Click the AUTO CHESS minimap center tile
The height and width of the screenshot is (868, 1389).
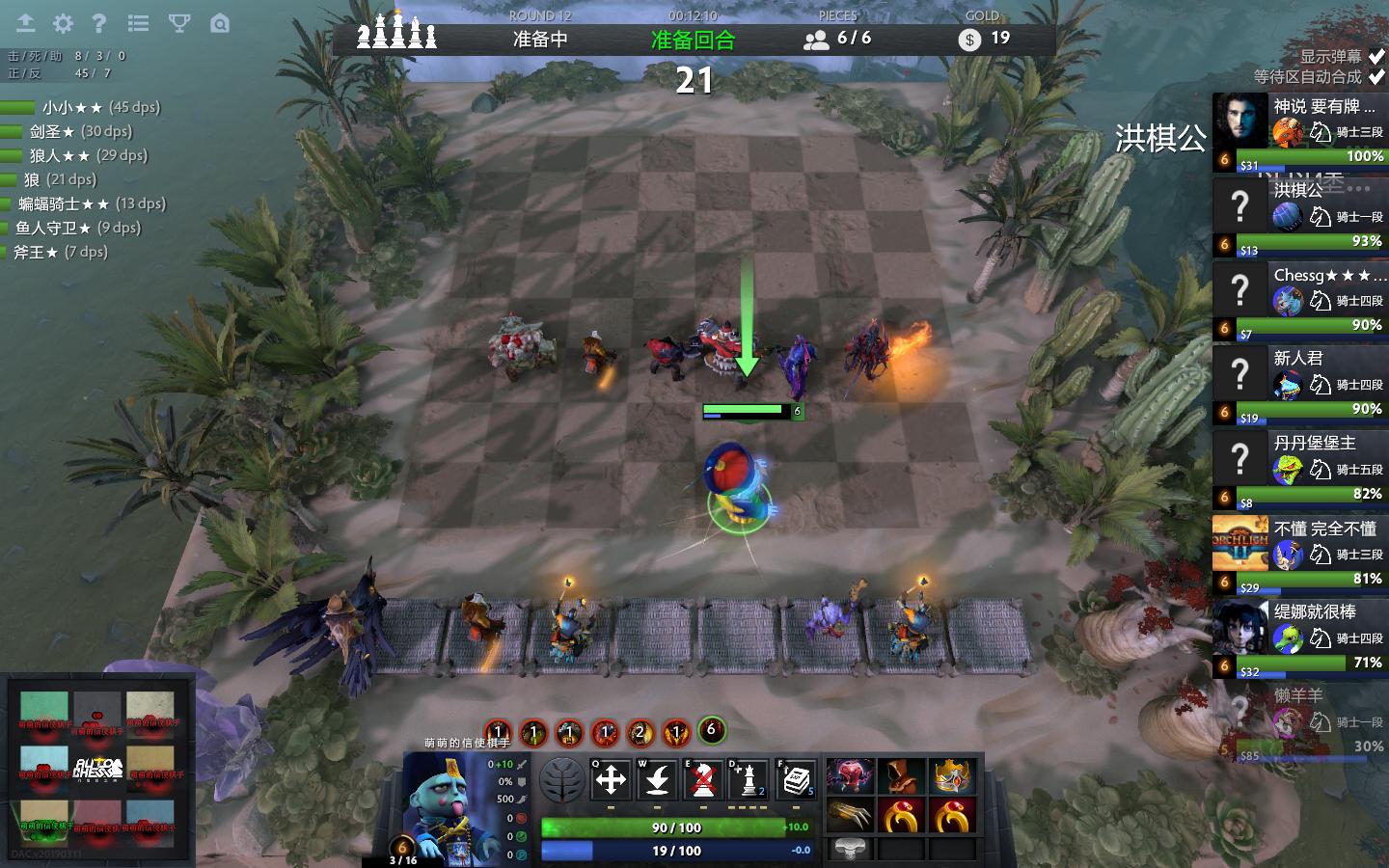coord(97,768)
